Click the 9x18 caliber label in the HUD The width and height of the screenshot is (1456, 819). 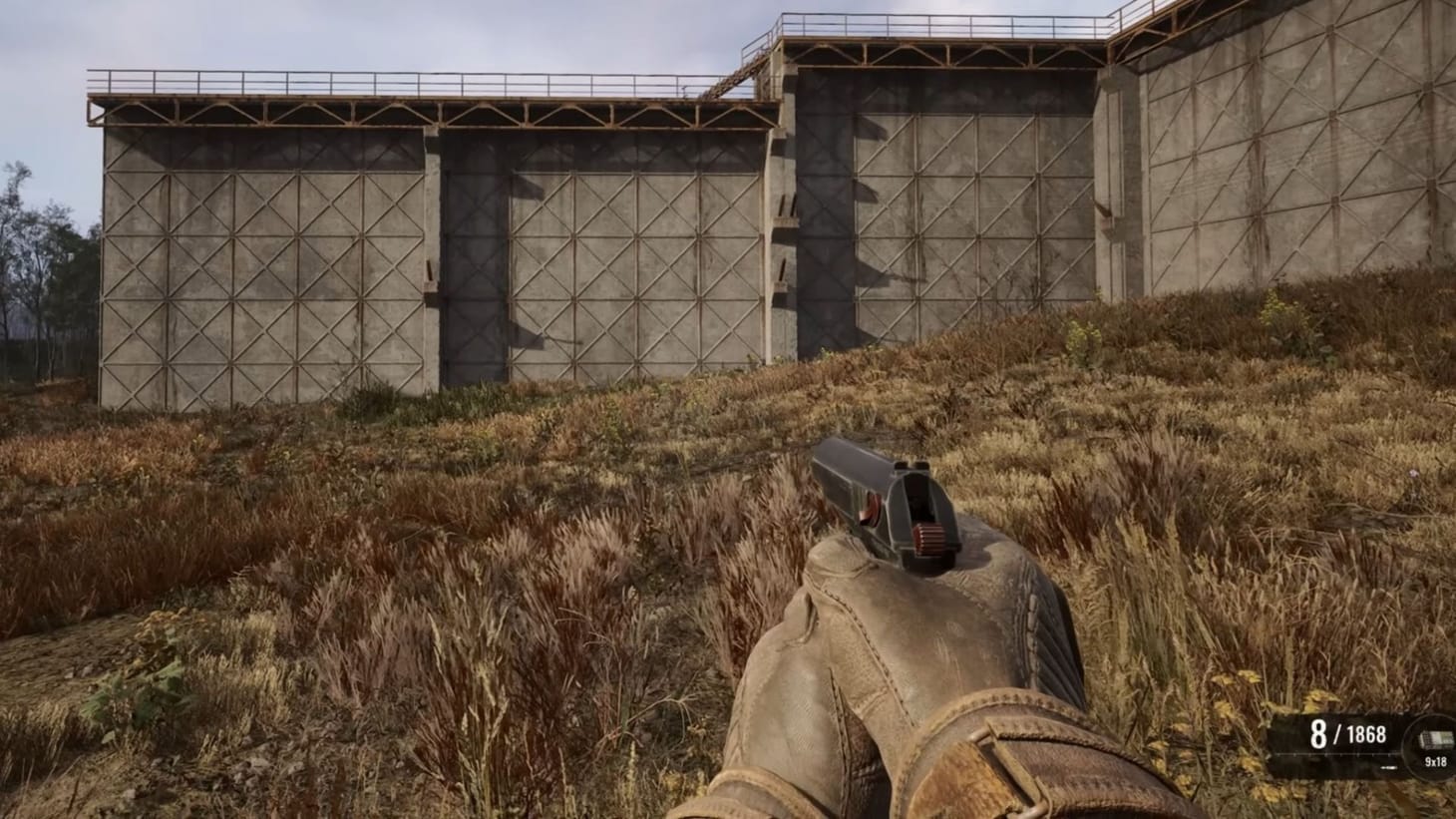point(1435,761)
